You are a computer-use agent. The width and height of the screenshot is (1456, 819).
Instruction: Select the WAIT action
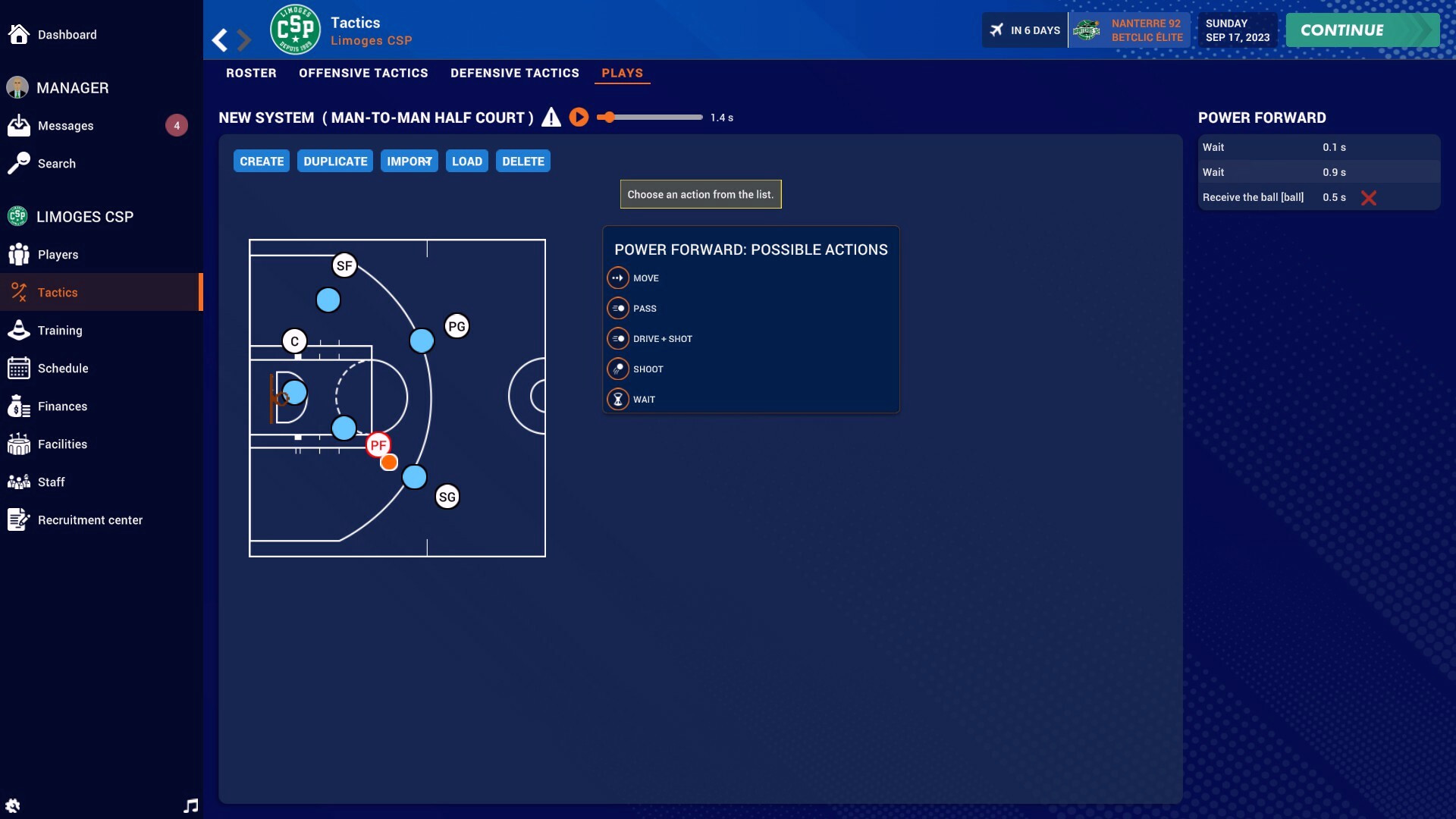point(644,400)
